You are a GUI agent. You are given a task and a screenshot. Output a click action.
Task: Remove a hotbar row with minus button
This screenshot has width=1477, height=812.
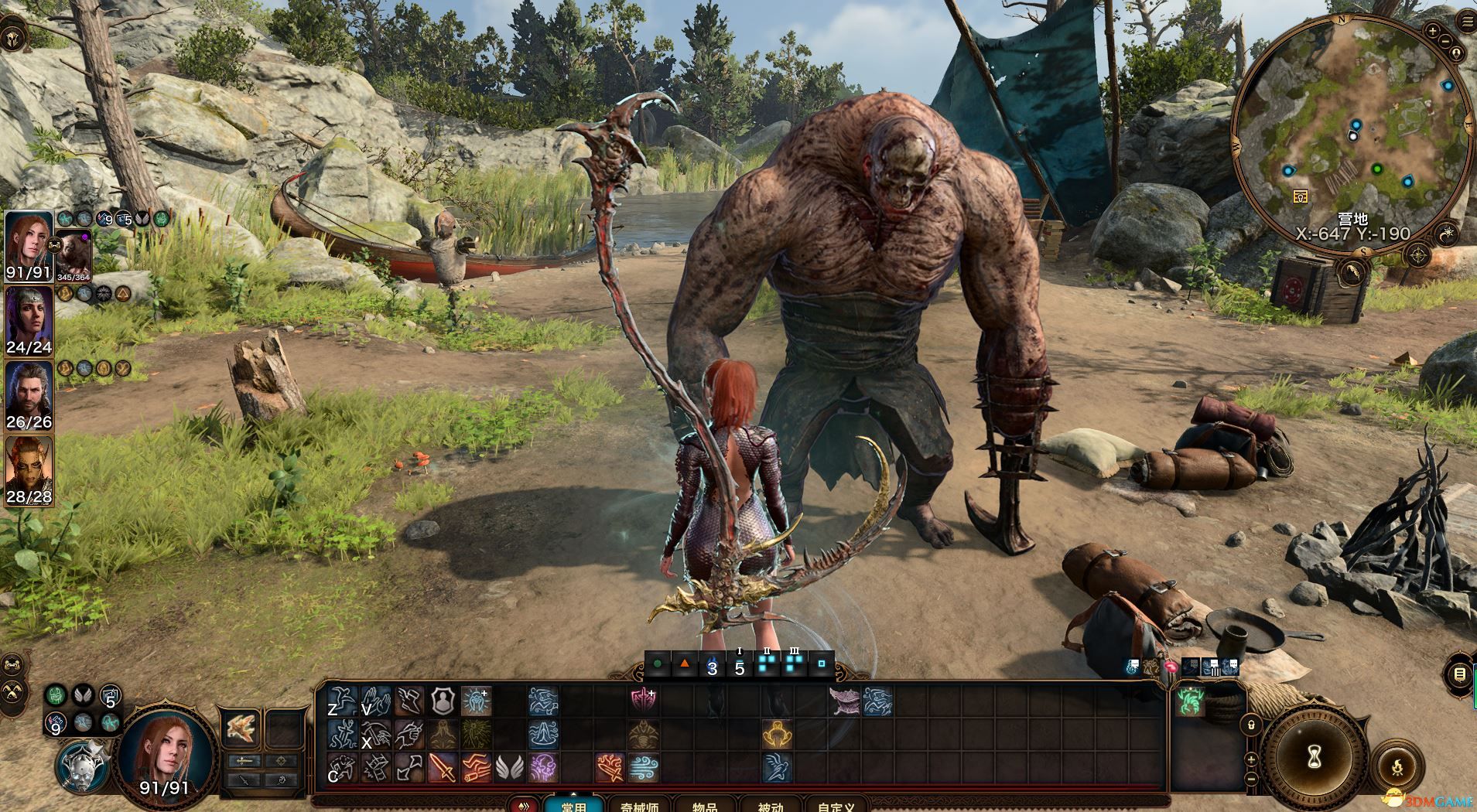pos(1251,780)
